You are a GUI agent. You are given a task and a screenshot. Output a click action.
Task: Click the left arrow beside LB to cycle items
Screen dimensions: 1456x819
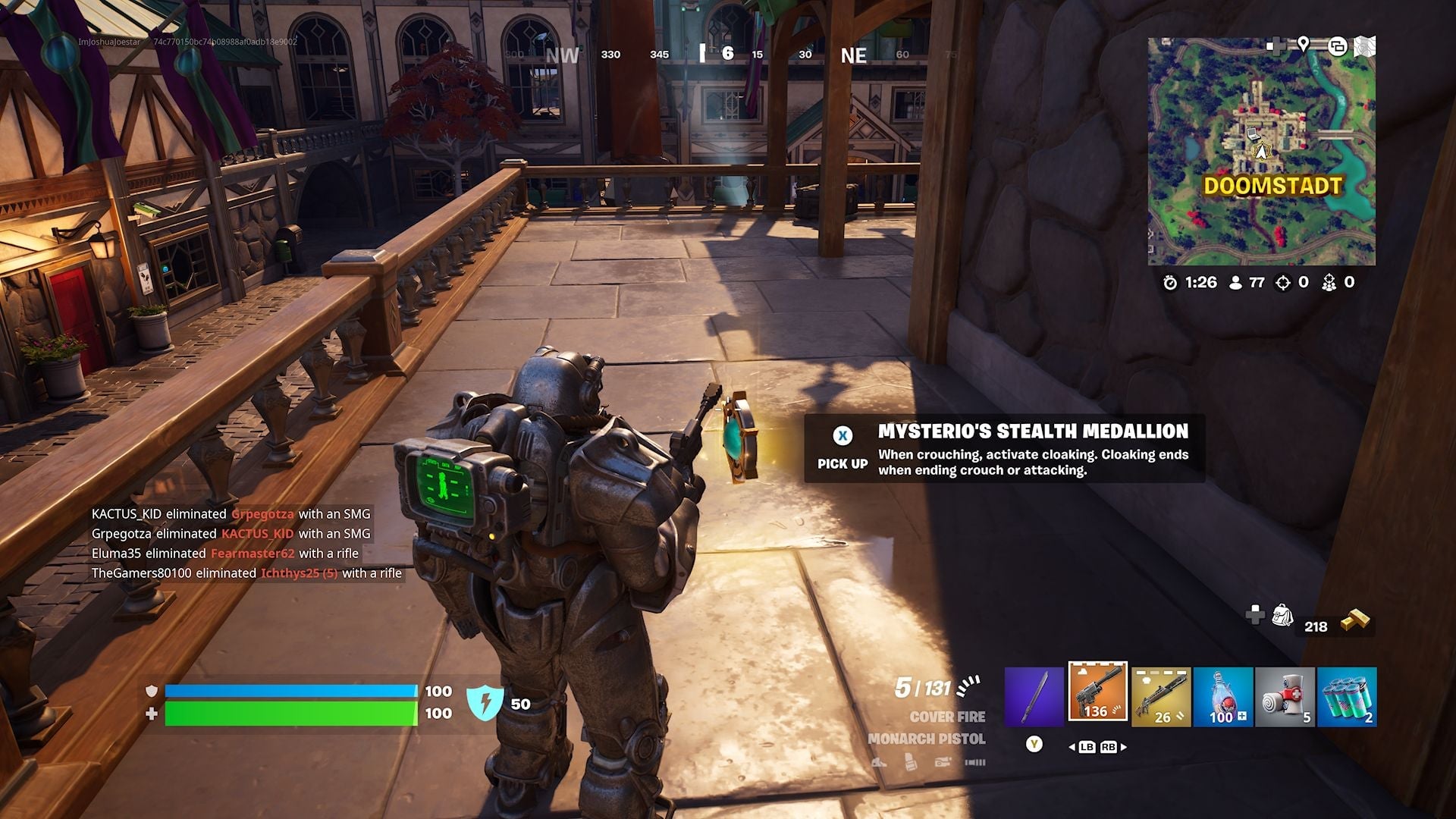tap(1072, 747)
